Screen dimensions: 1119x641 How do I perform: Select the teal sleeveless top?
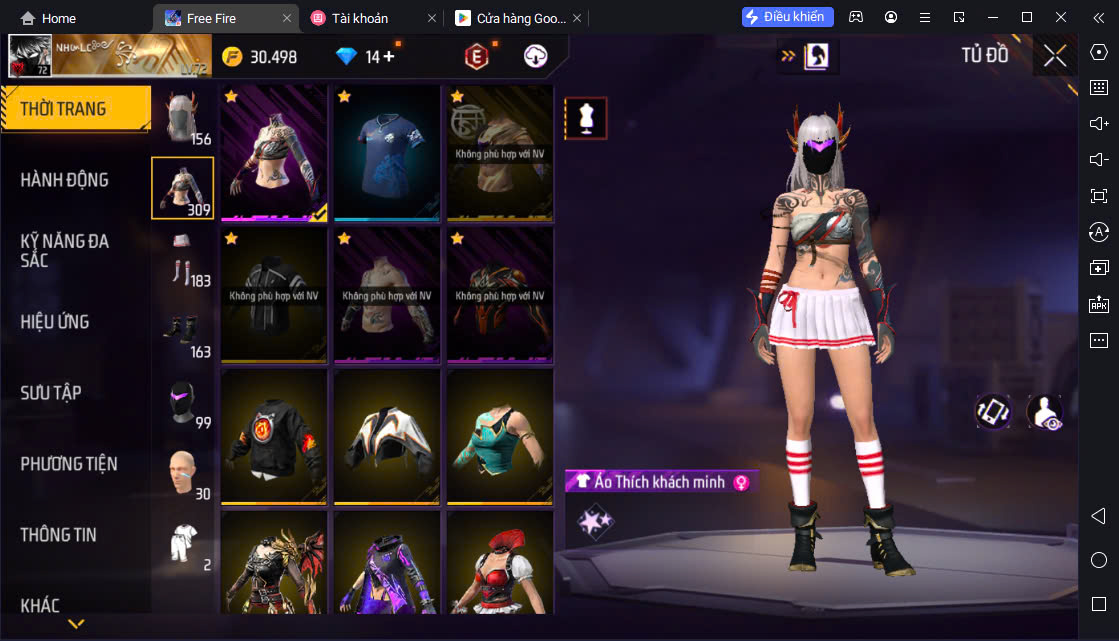point(500,437)
